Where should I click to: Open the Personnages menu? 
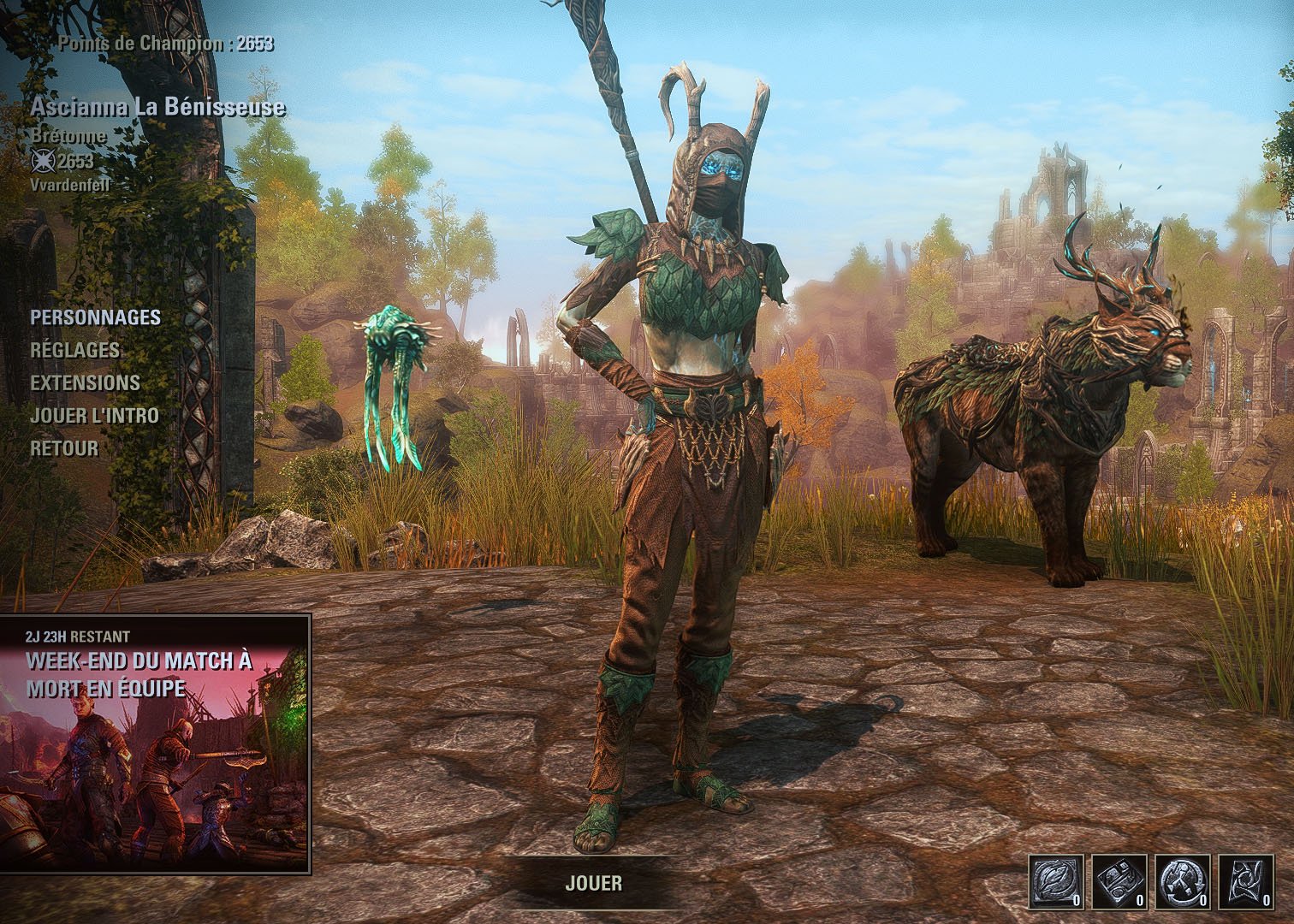pos(95,317)
